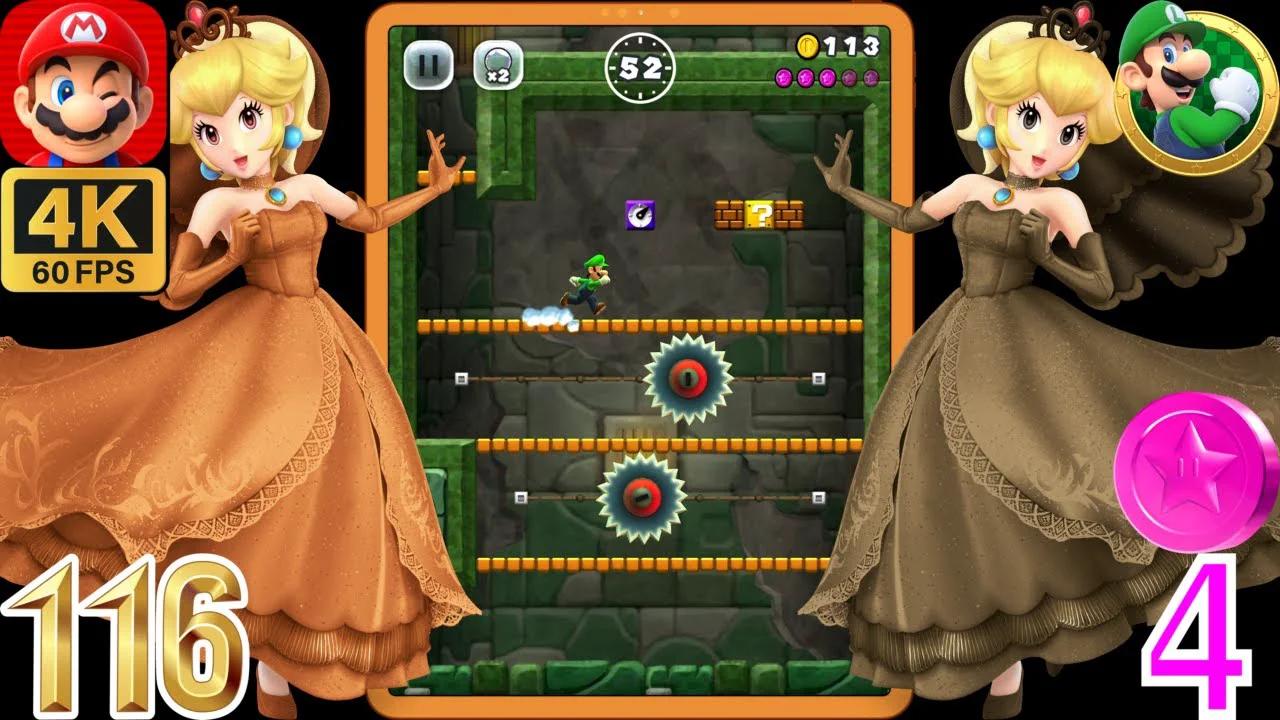
Task: Toggle the left switch on the upper saw wire
Action: (x=461, y=377)
